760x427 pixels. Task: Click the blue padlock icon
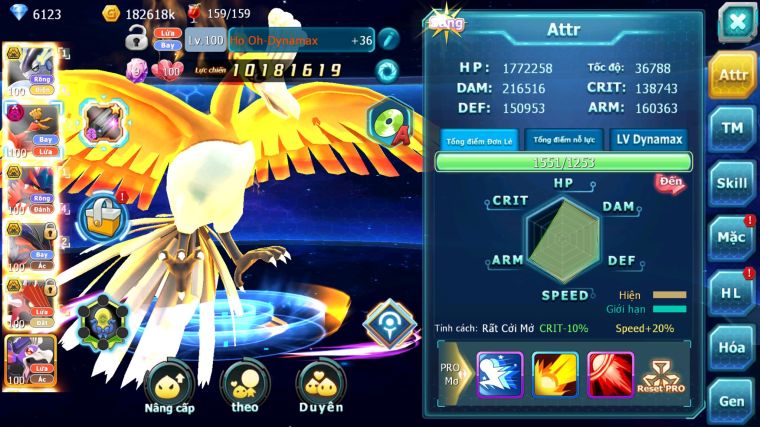tap(101, 214)
